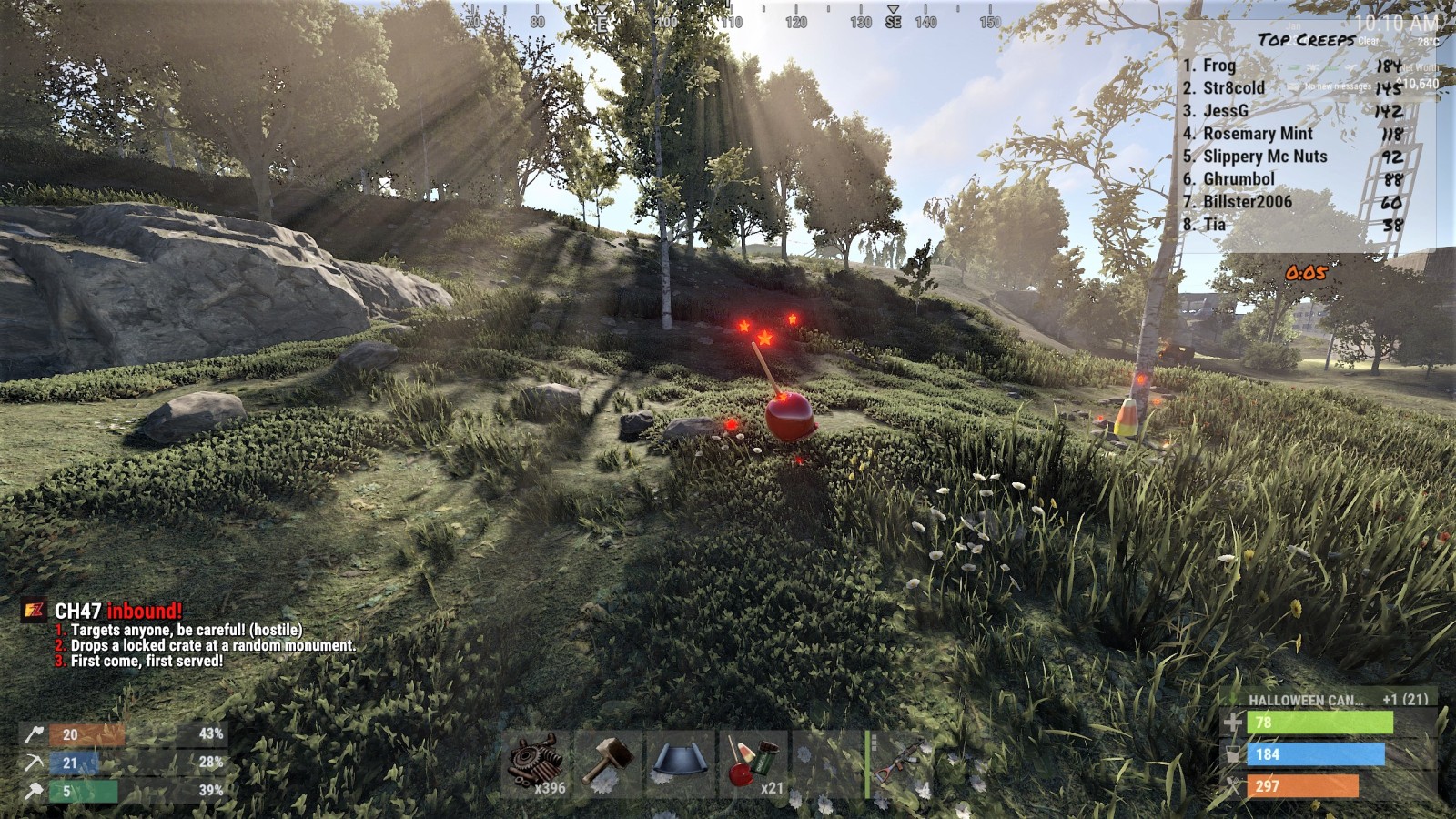This screenshot has height=819, width=1456.
Task: Equip the hammer from the hotbar
Action: point(609,764)
